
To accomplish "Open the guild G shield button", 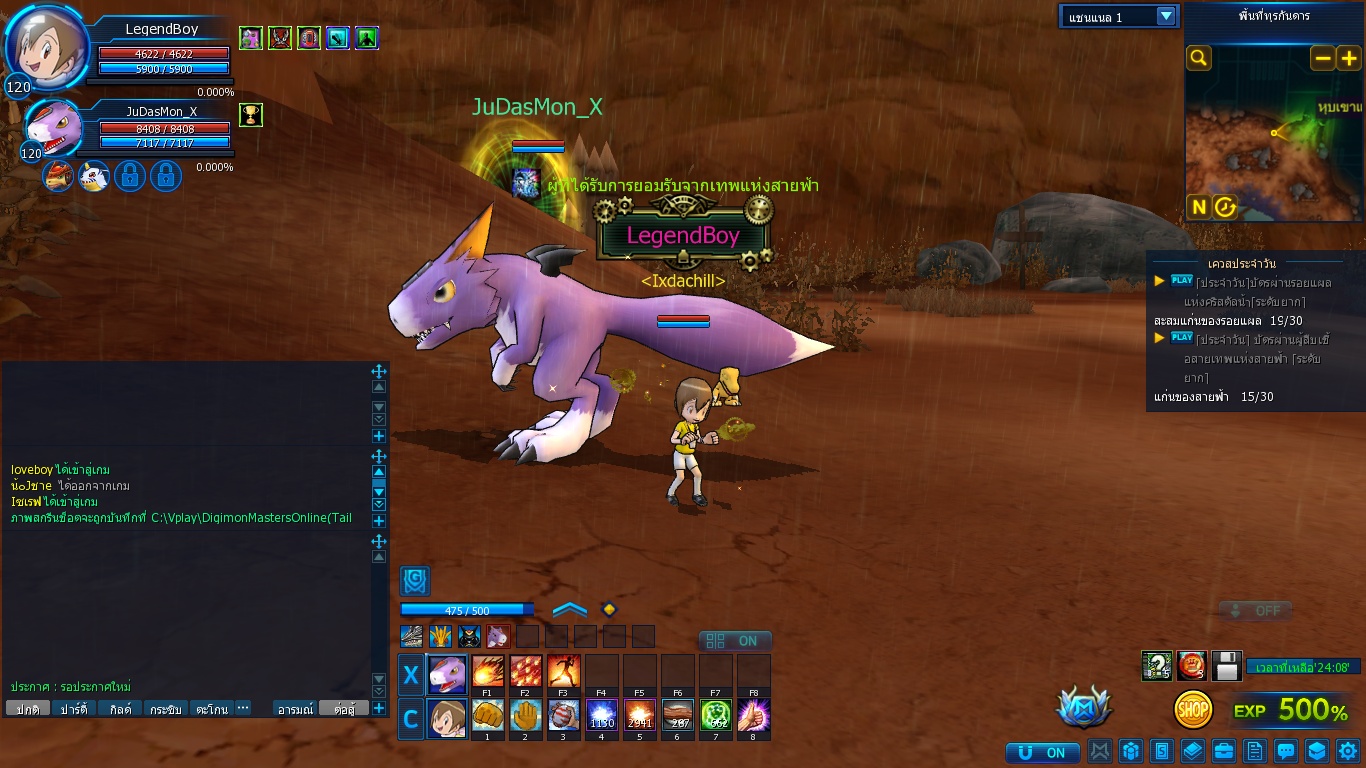I will (415, 581).
